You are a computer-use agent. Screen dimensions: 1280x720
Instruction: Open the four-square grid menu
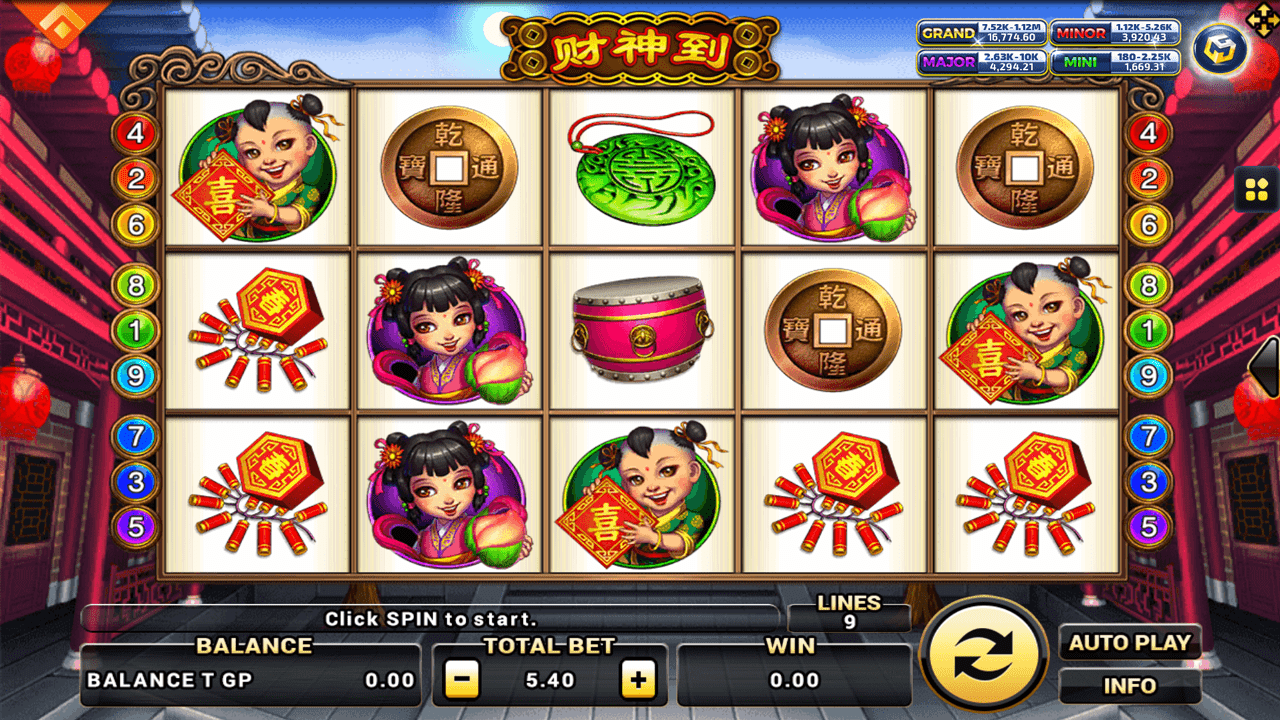(x=1255, y=190)
